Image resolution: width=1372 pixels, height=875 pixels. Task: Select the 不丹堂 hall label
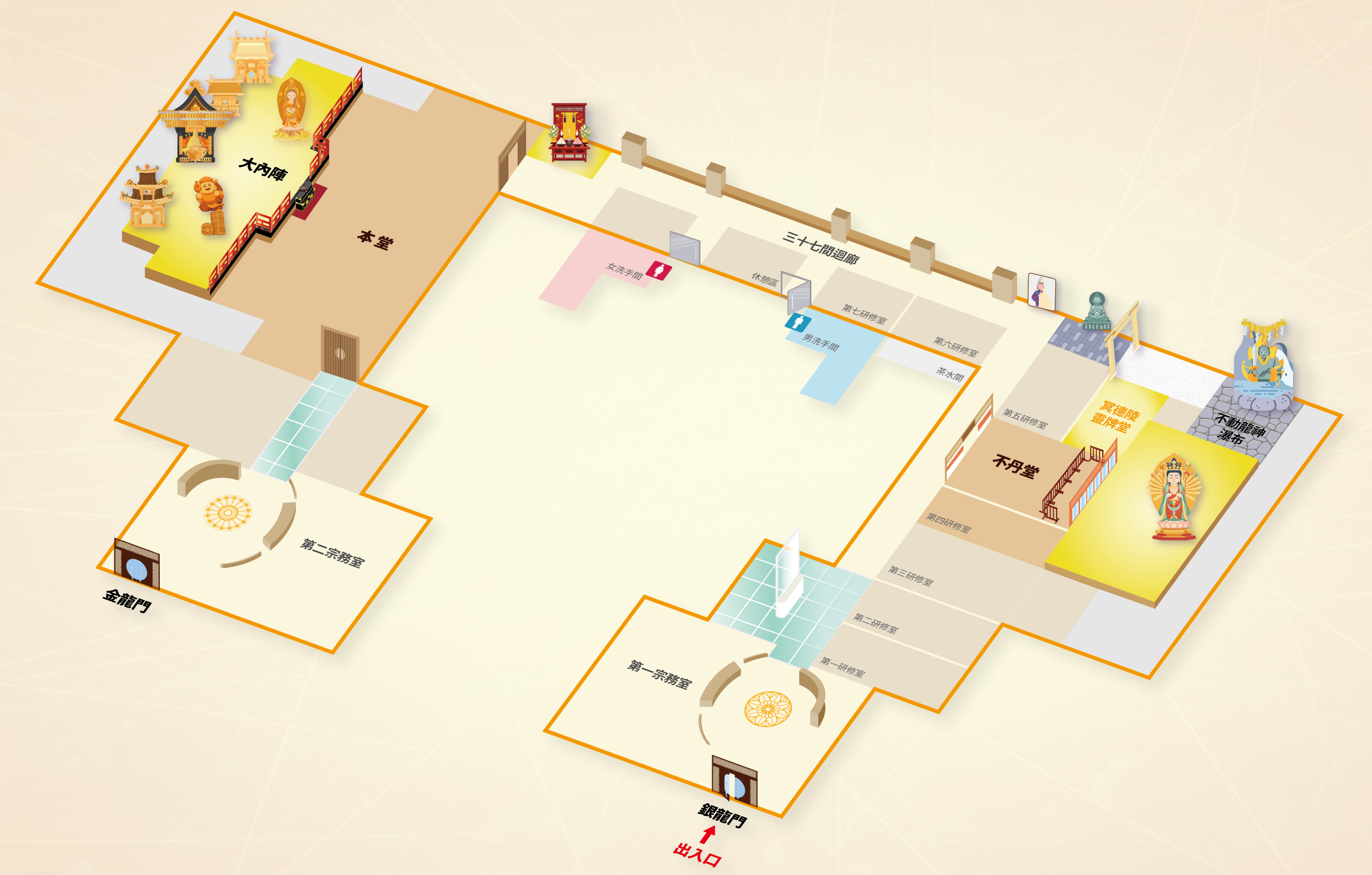coord(1015,466)
